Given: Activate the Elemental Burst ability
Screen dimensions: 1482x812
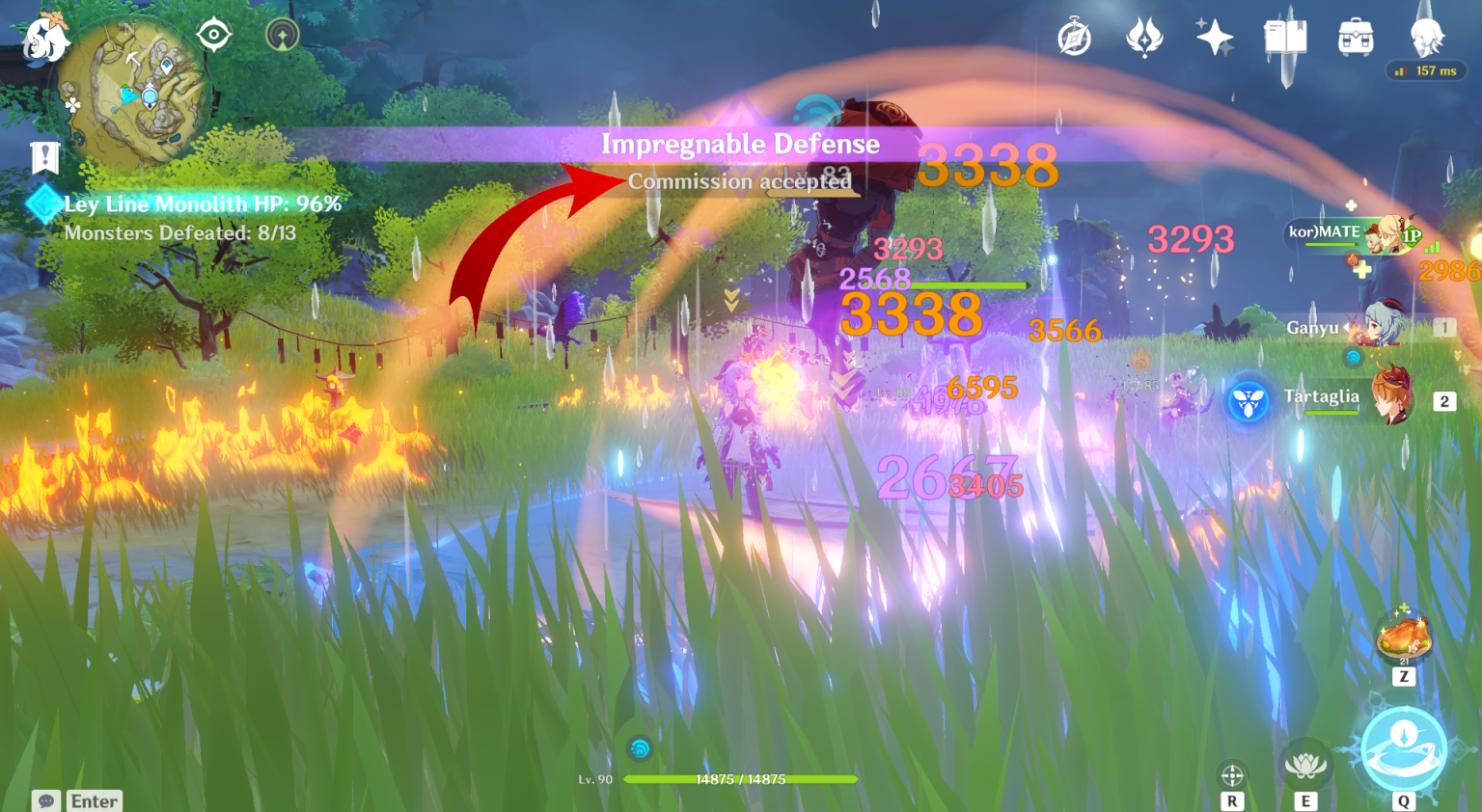Looking at the screenshot, I should tap(1404, 749).
